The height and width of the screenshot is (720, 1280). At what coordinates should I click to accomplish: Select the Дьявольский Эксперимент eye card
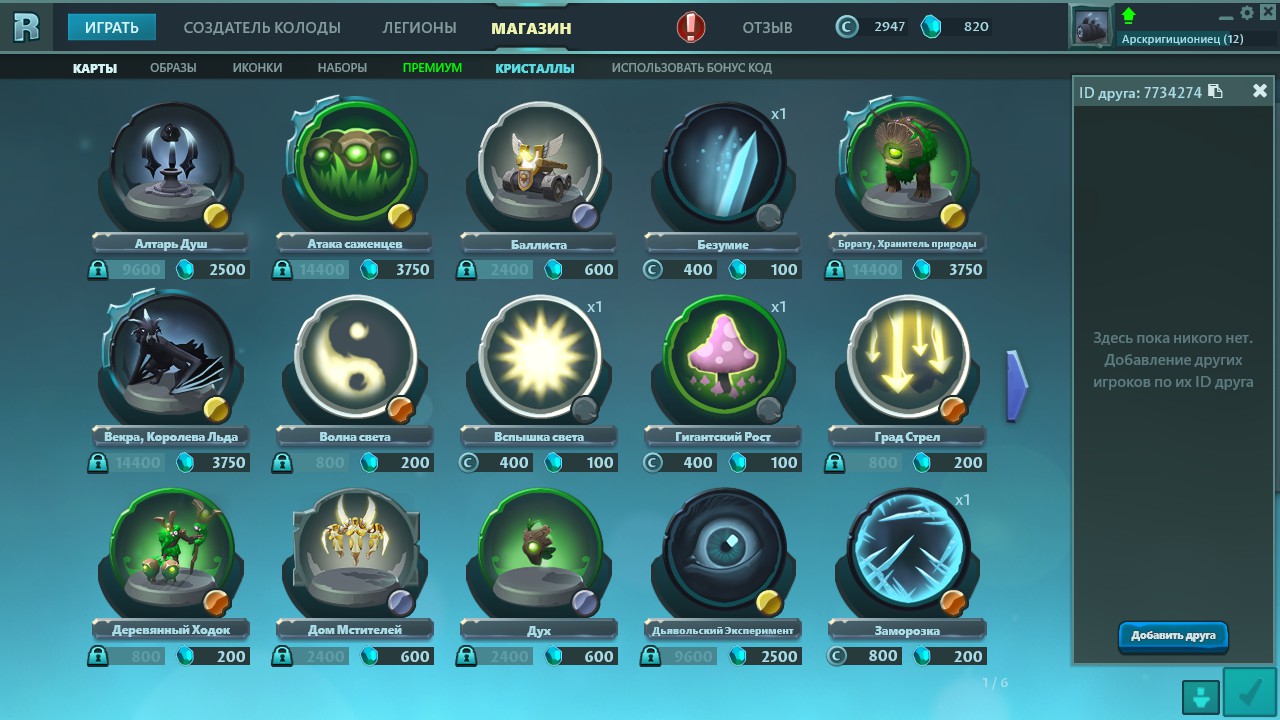pos(724,550)
